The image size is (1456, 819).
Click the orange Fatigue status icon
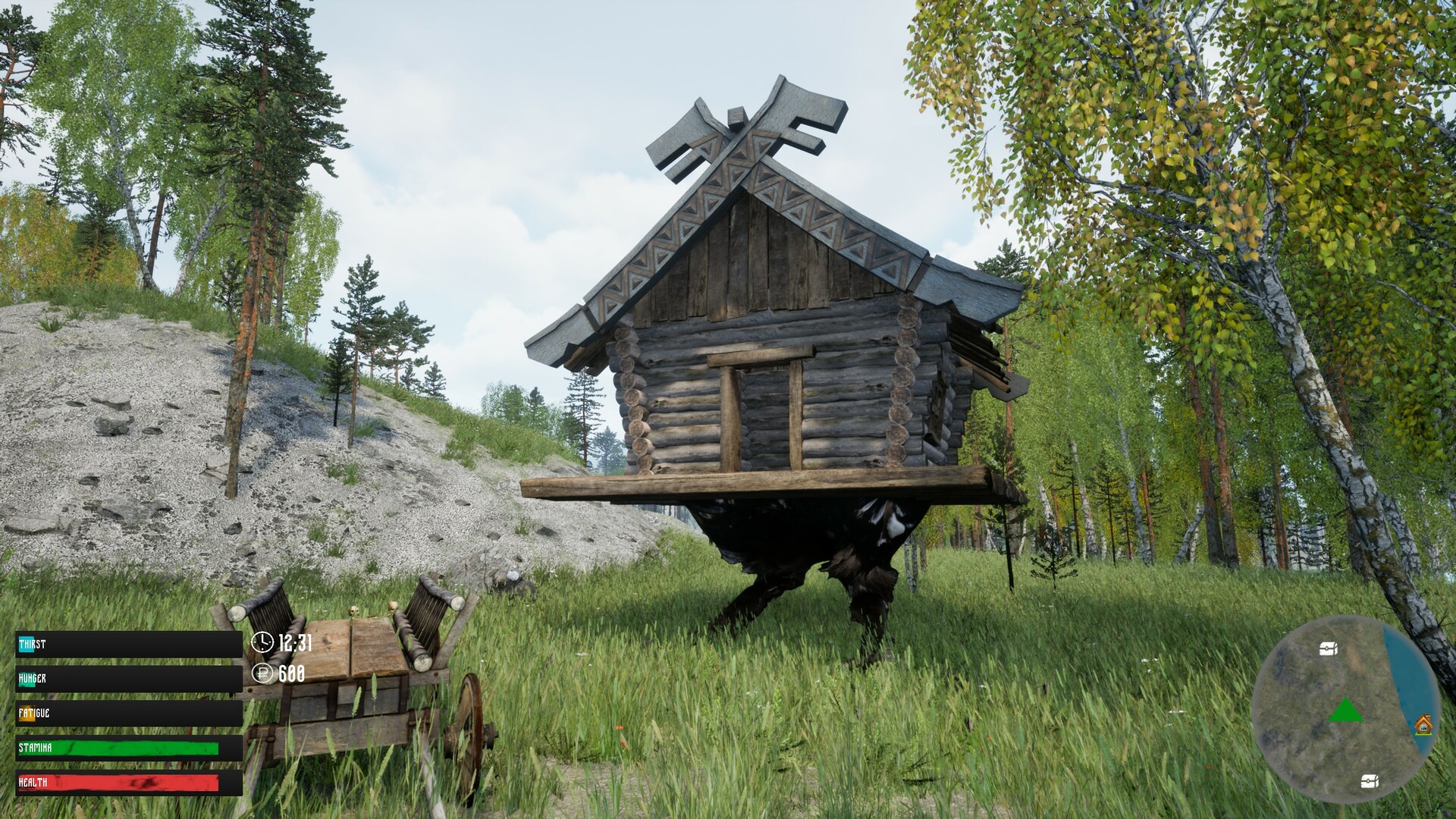27,712
